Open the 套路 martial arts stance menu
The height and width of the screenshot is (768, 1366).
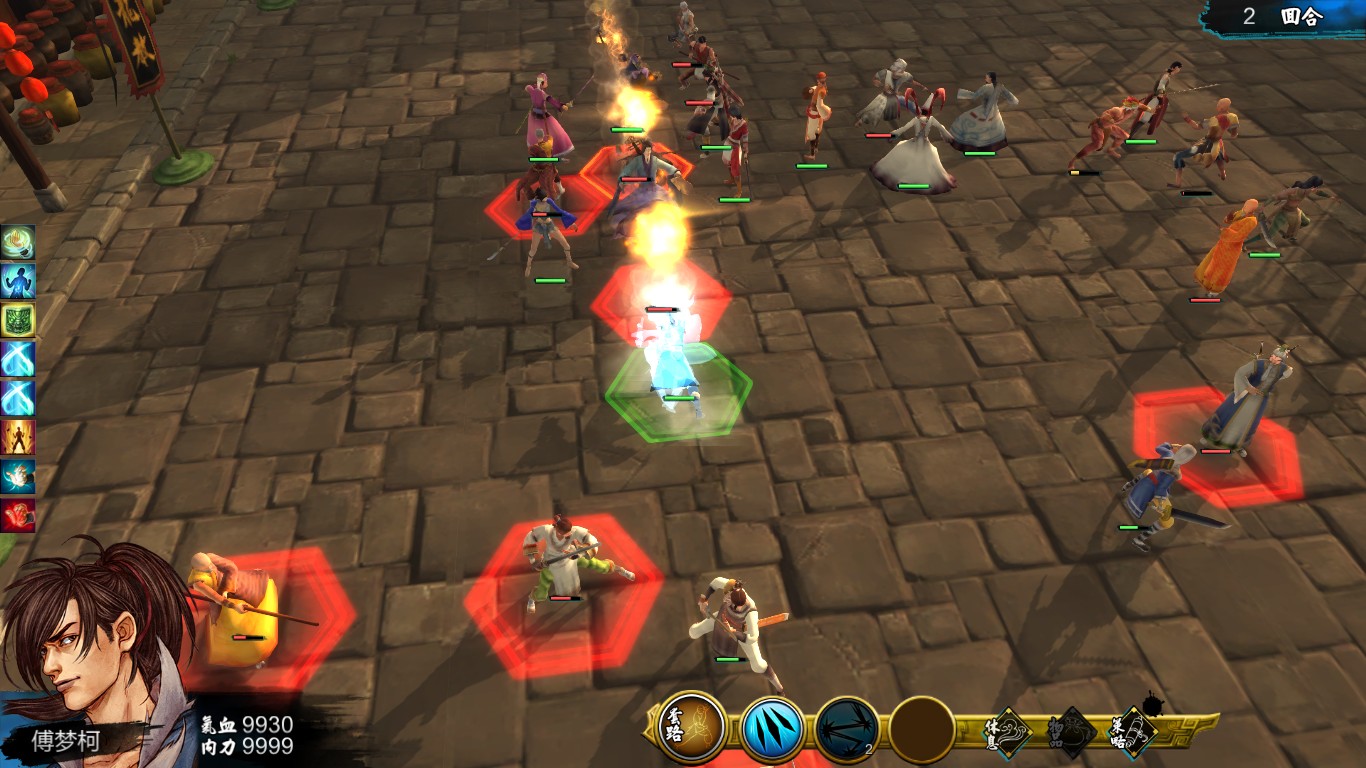692,727
